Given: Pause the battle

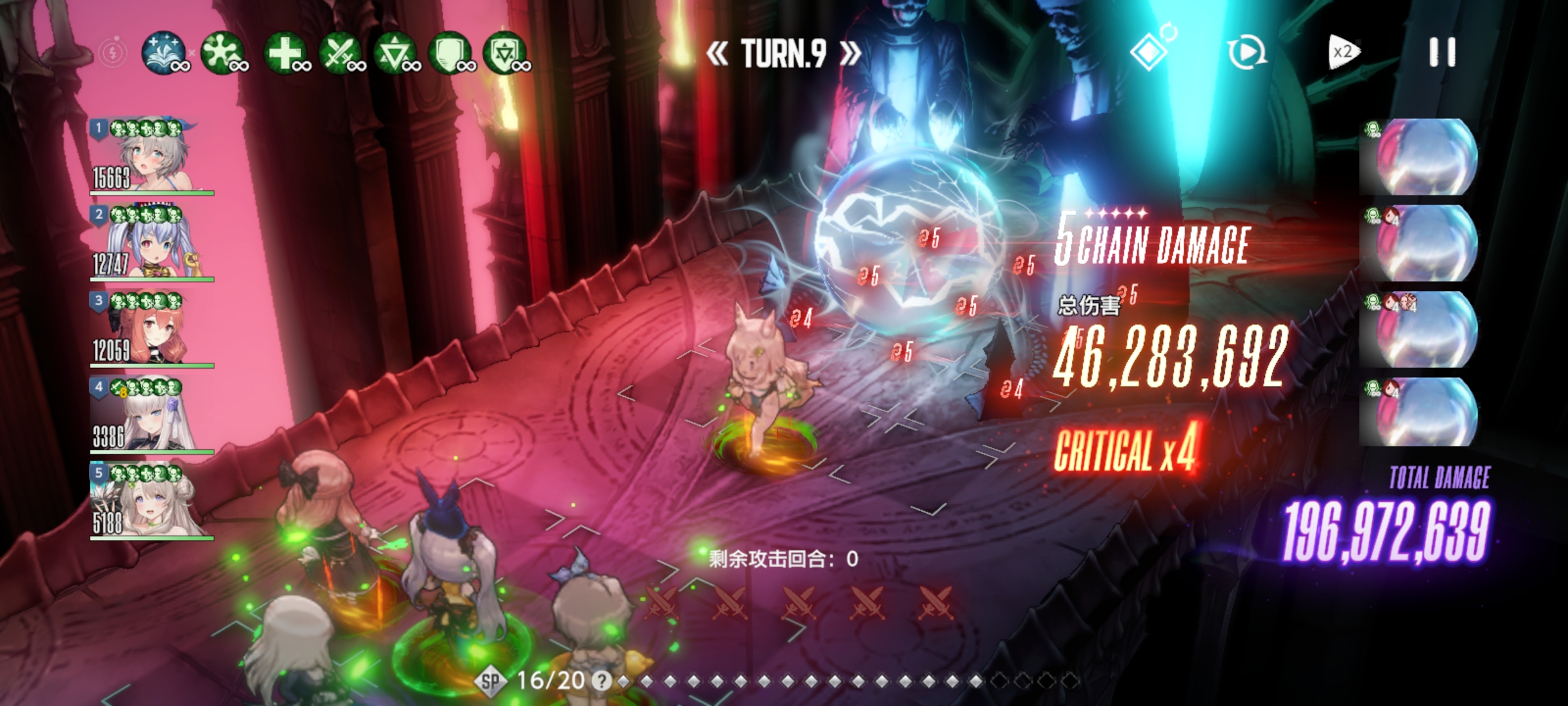Looking at the screenshot, I should (1442, 52).
